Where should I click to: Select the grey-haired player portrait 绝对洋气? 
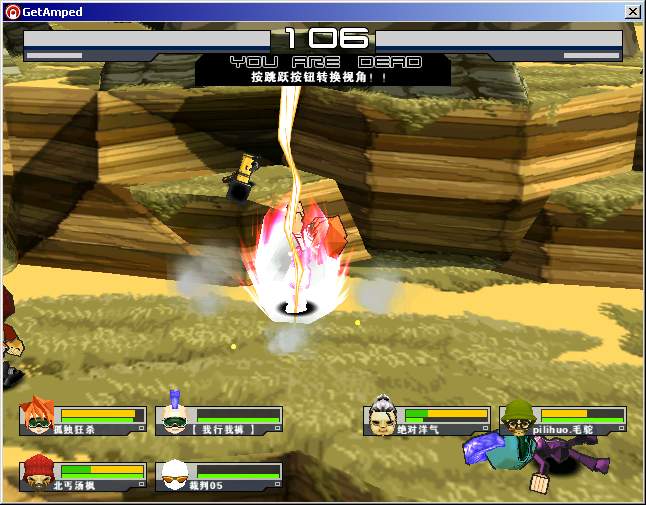[x=383, y=414]
